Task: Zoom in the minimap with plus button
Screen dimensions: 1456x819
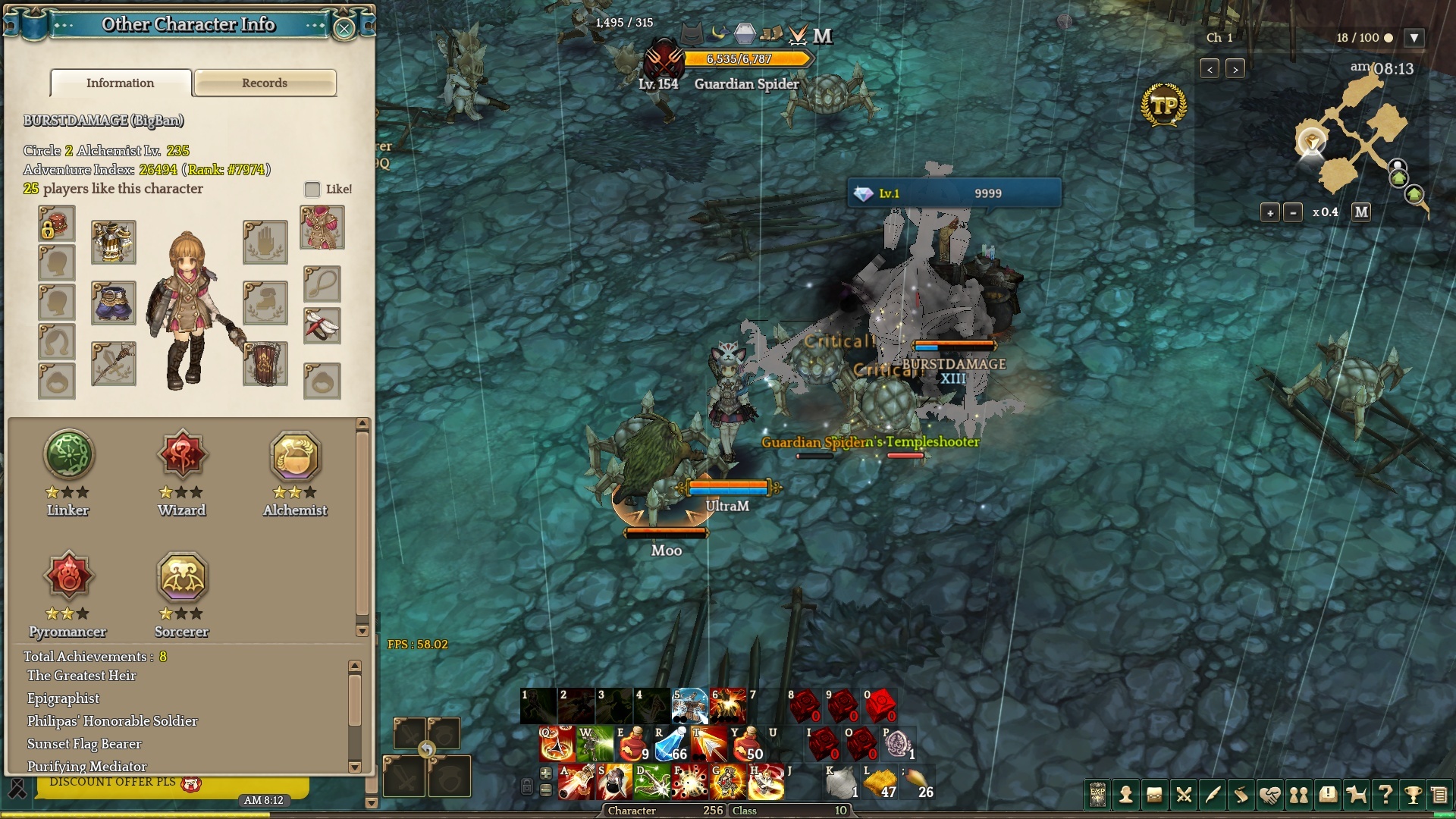Action: pyautogui.click(x=1269, y=212)
